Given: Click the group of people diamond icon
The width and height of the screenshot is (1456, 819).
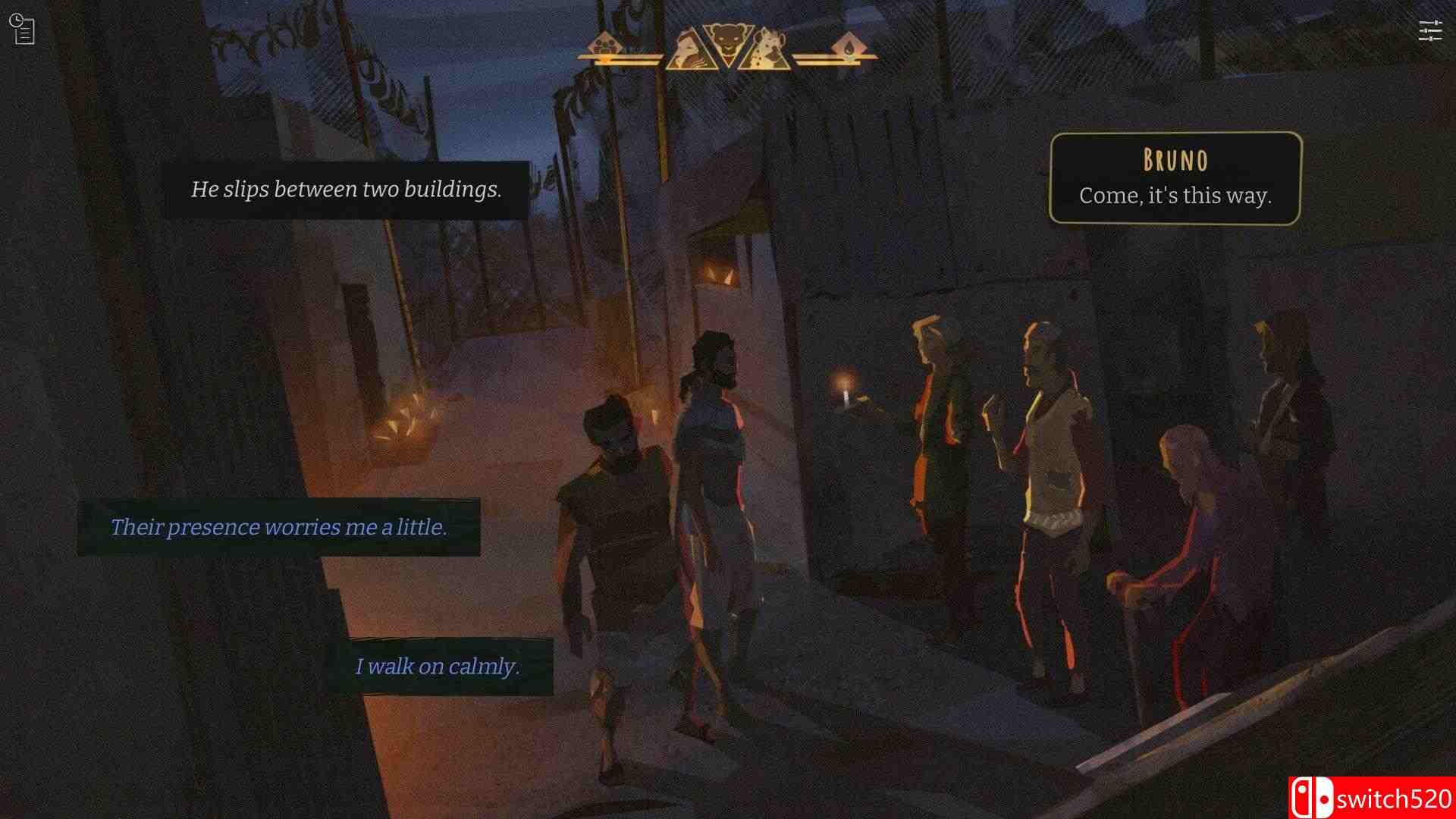Looking at the screenshot, I should (605, 46).
